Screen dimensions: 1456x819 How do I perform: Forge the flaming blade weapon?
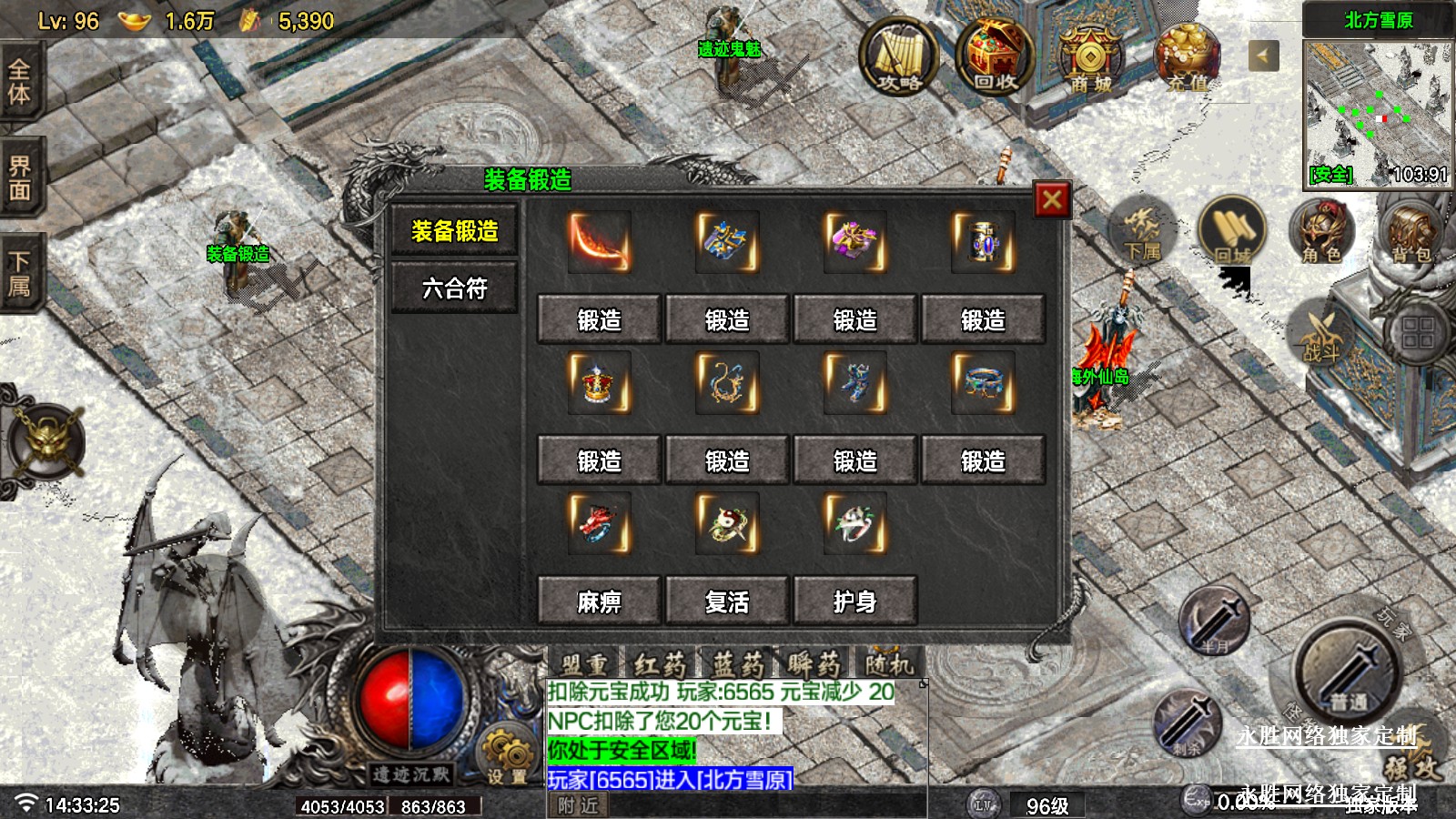599,319
